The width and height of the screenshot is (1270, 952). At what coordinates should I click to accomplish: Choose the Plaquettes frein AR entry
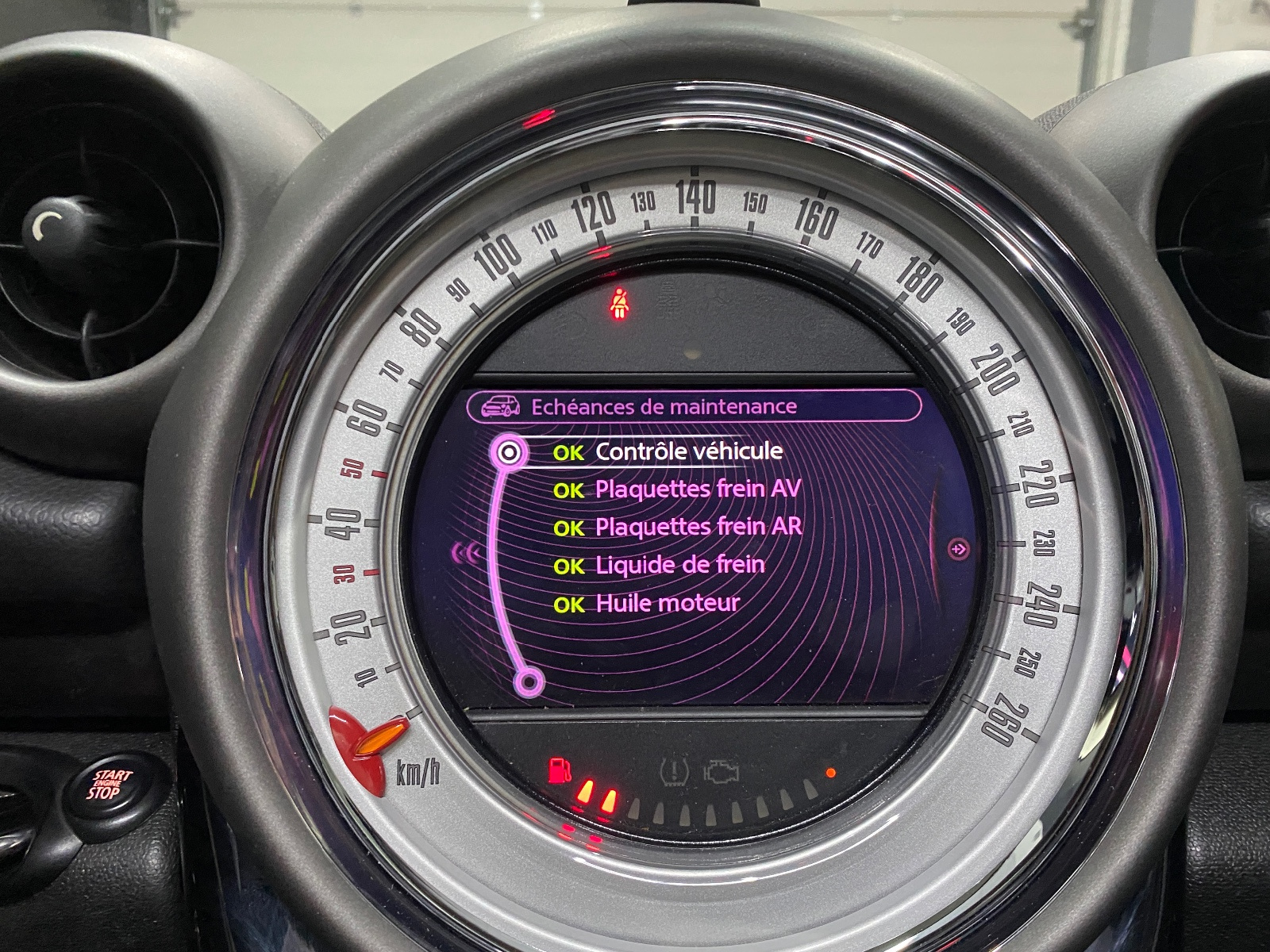click(x=698, y=527)
